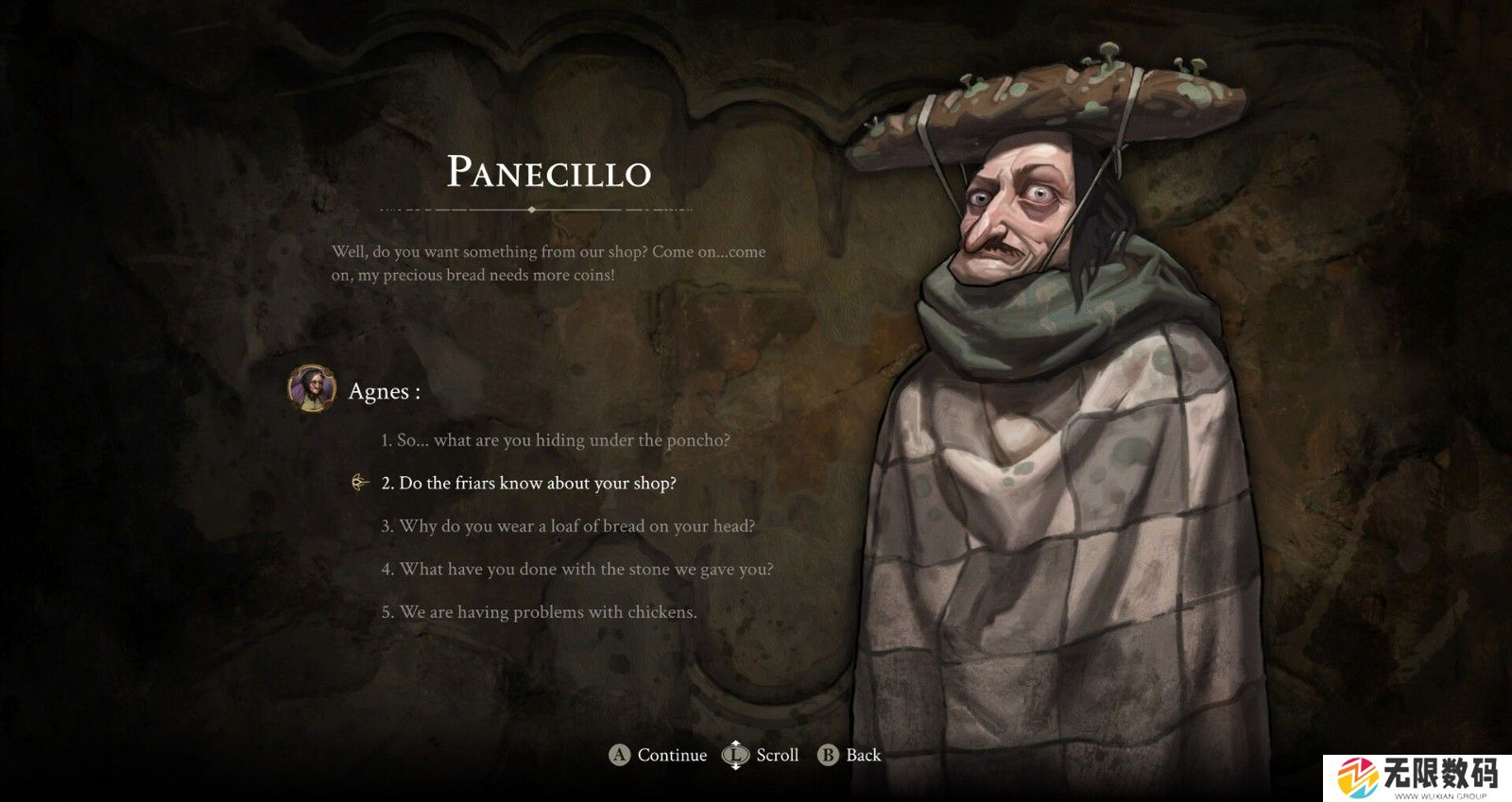Select the question about the stone
This screenshot has height=802, width=1512.
577,570
